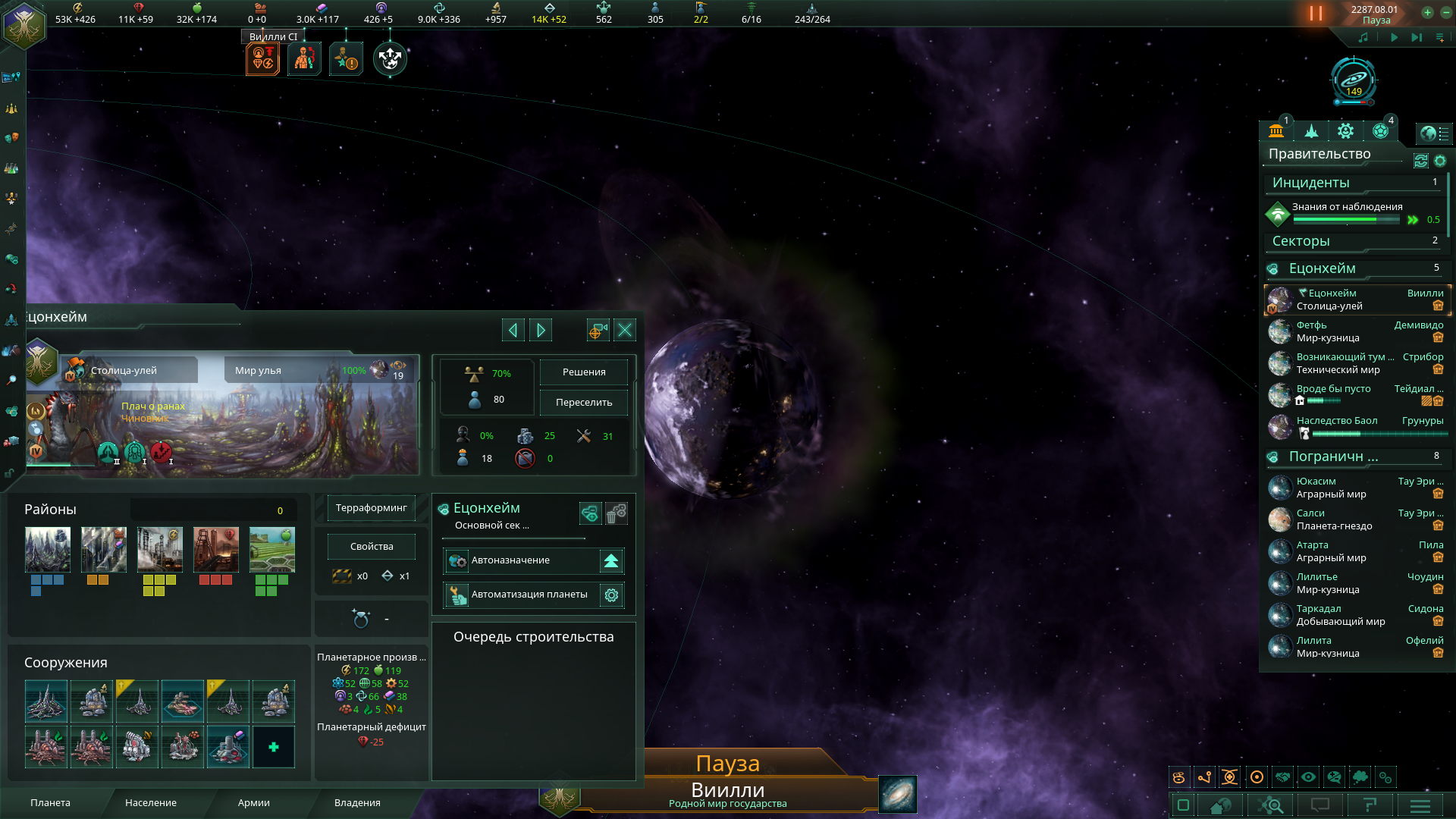
Task: Open the Знания от наблюдения incident
Action: point(1347,207)
